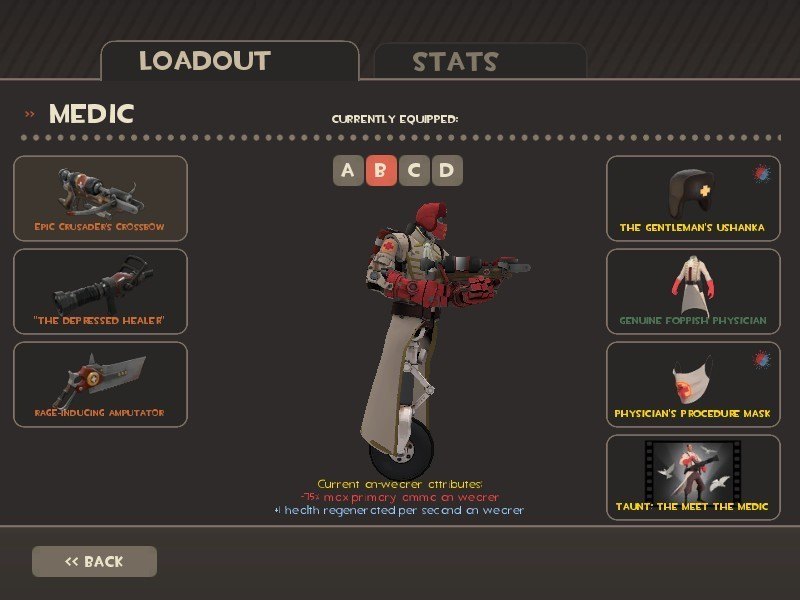Open the Genuine Foppish Physician slot

point(693,291)
